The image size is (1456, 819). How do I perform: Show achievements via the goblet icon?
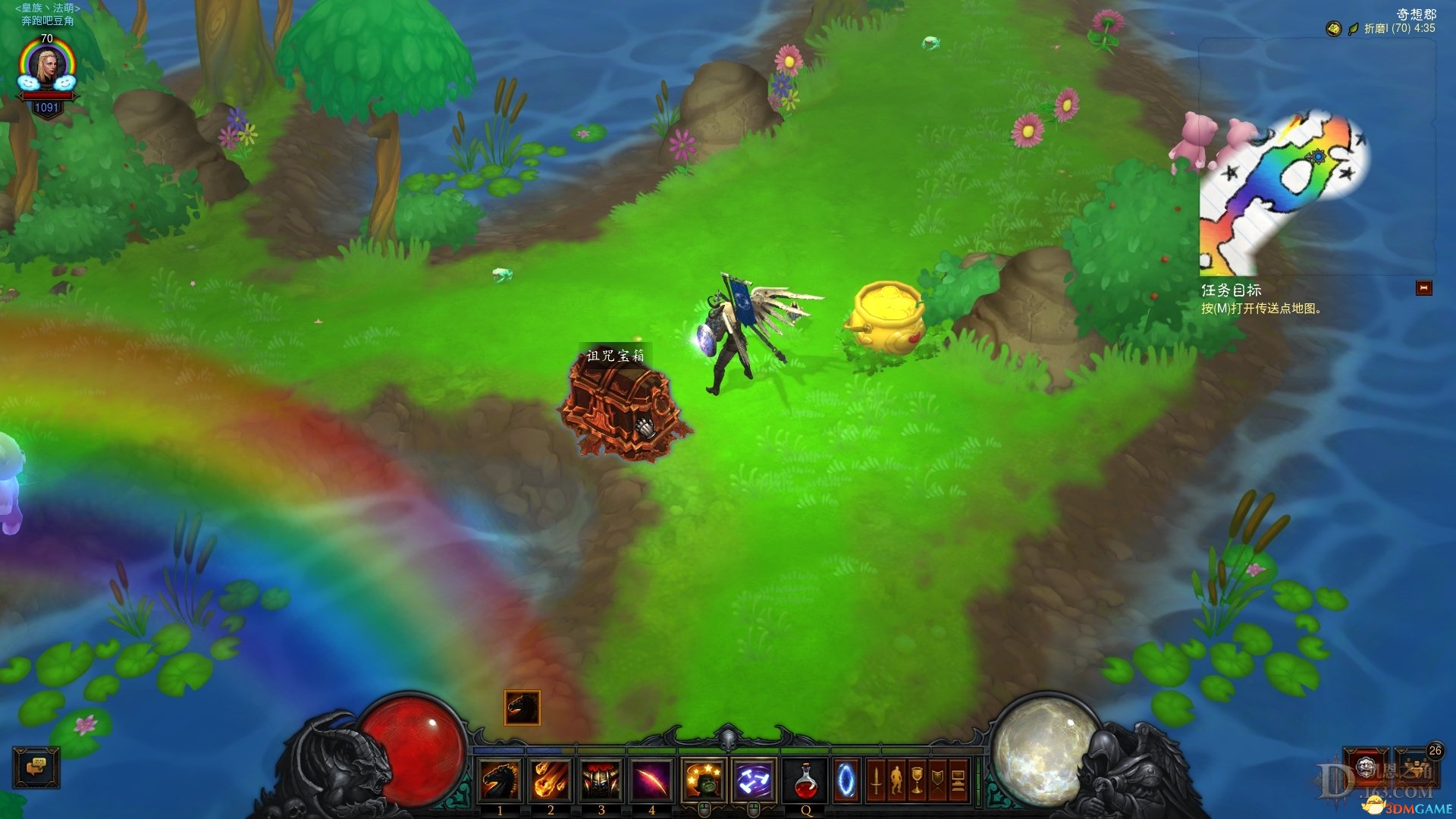coord(917,780)
